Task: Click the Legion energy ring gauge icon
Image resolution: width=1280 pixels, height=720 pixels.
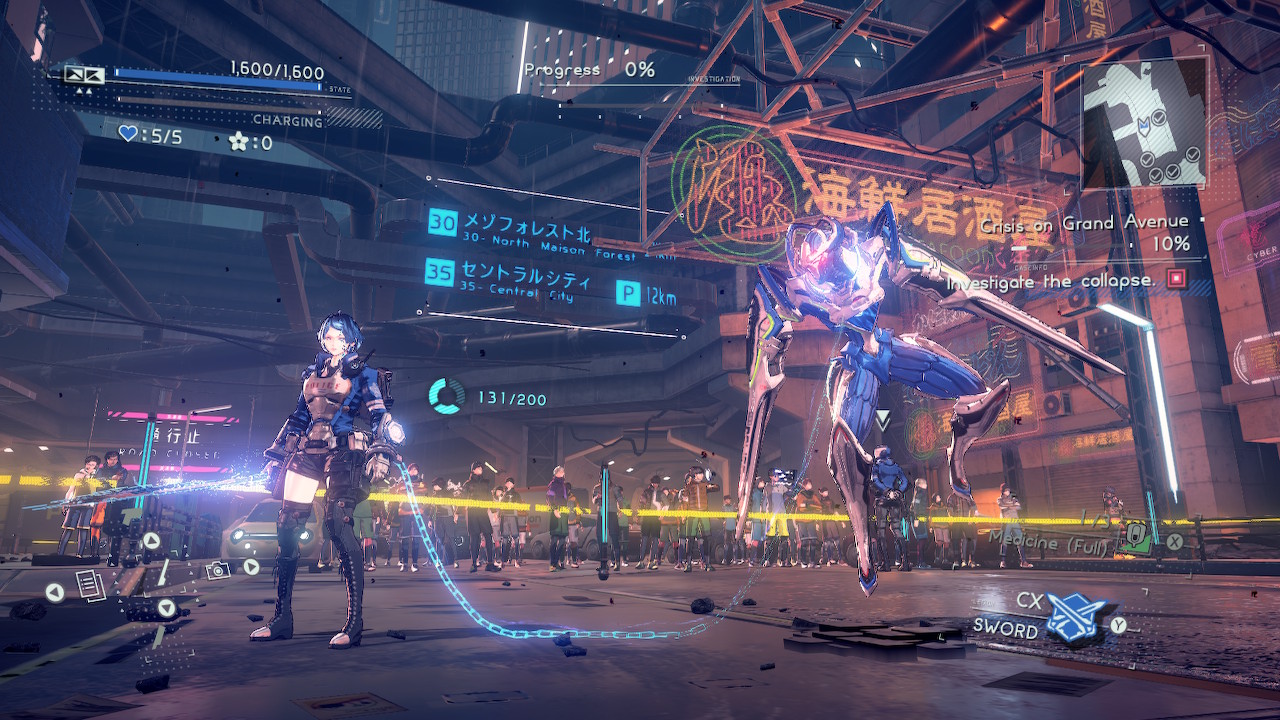Action: tap(446, 396)
